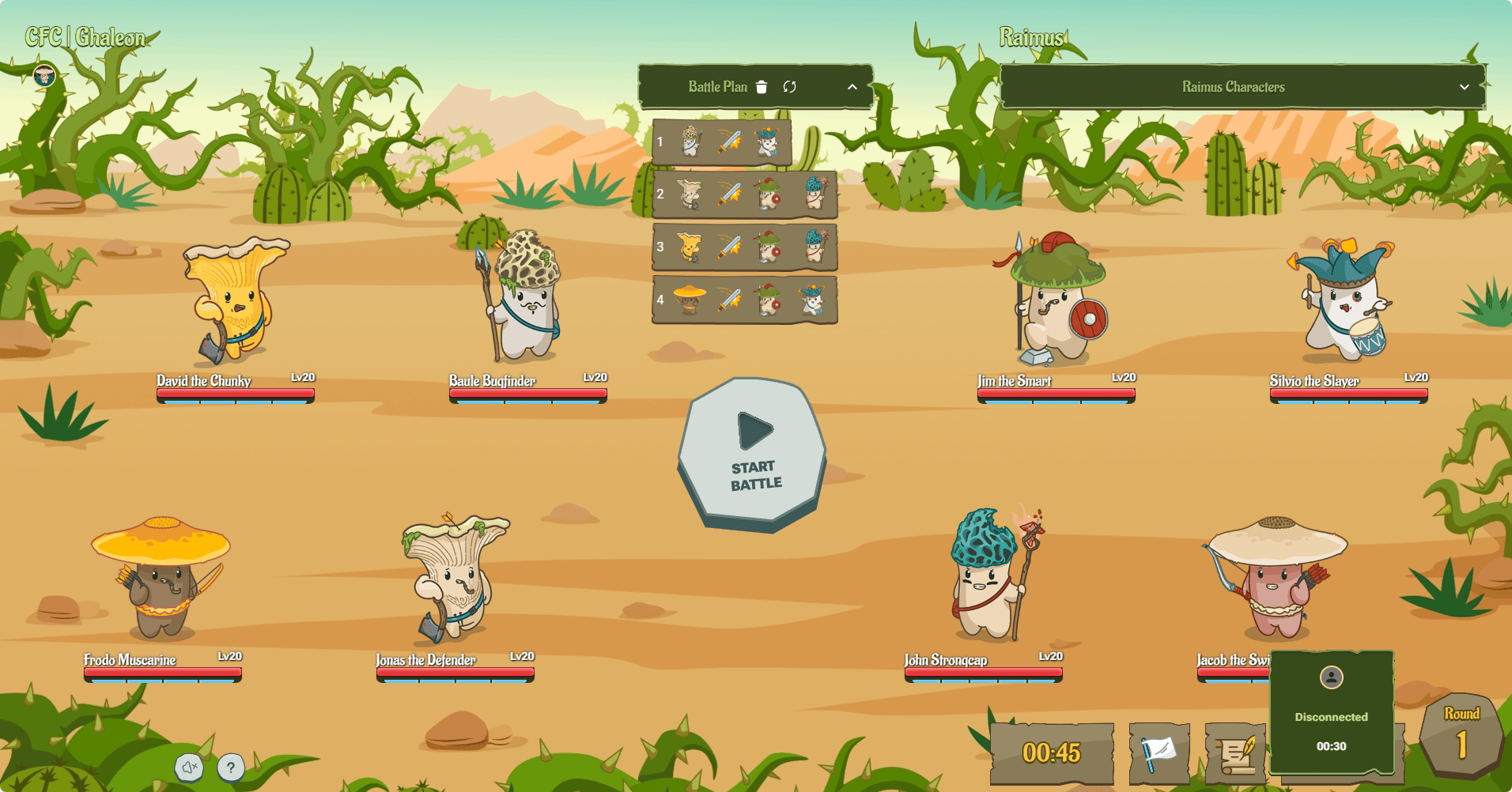Target Silvio the Slayer
1512x792 pixels.
[x=1344, y=300]
